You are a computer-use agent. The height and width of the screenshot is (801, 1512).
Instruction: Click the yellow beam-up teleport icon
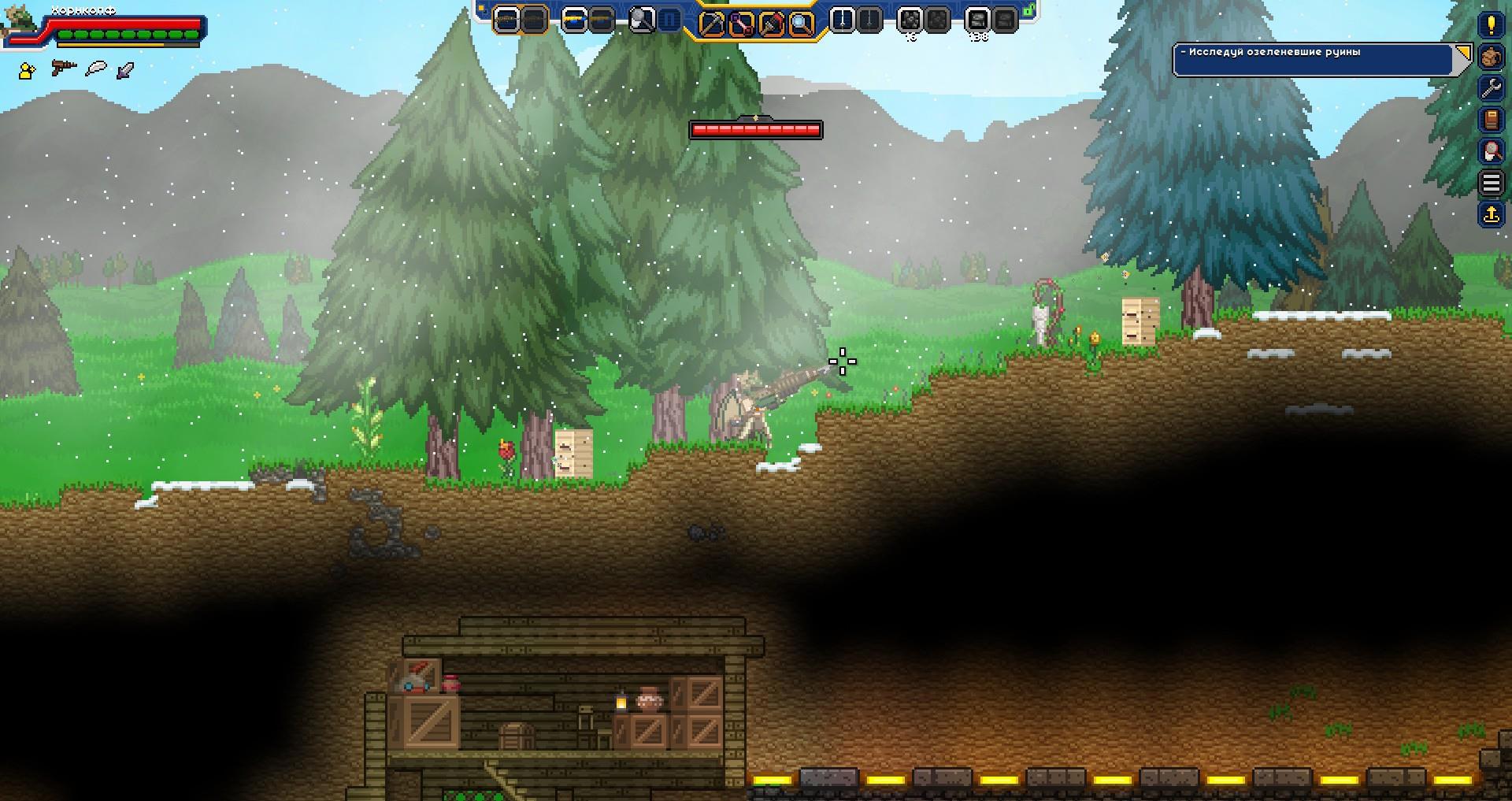[x=1491, y=214]
